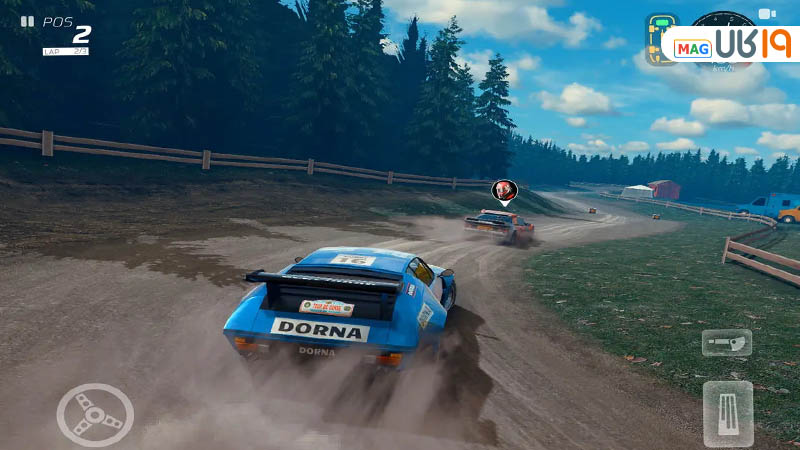Switch the camera view
This screenshot has height=450, width=800.
coord(767,14)
